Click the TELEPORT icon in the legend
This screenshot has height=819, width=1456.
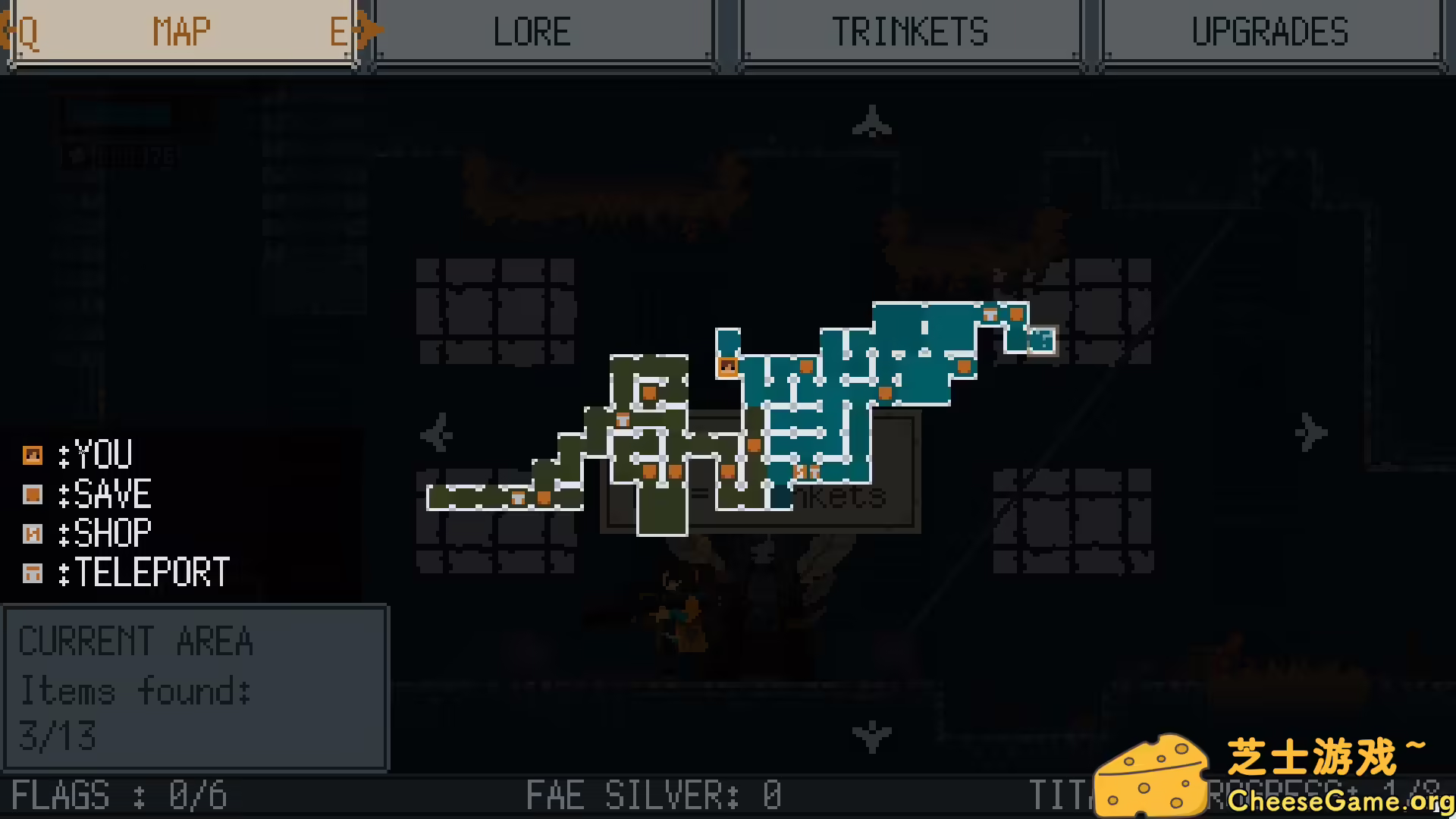[x=33, y=573]
